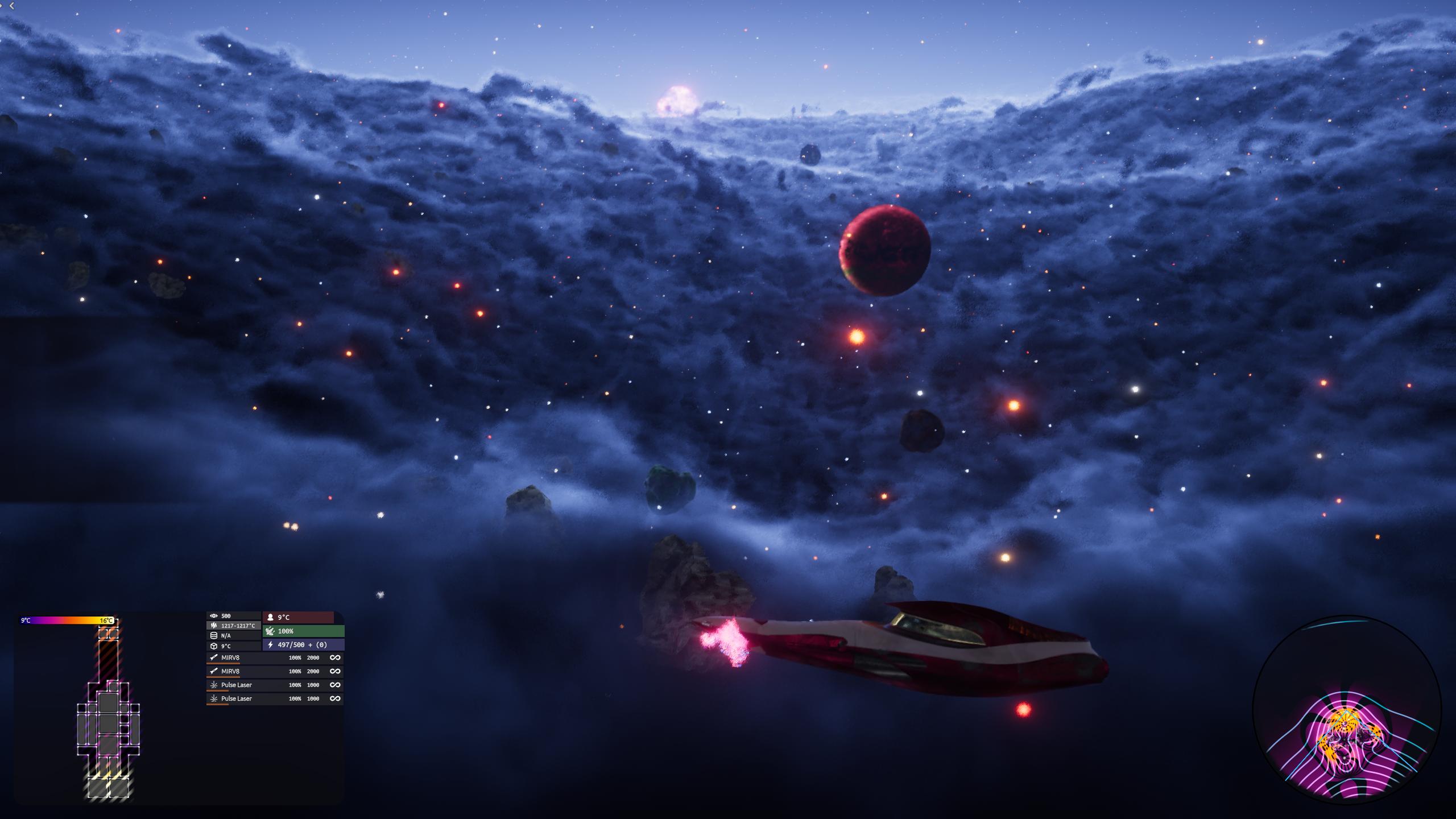This screenshot has width=1456, height=819.
Task: Click the back chevron arrow
Action: pos(11,6)
